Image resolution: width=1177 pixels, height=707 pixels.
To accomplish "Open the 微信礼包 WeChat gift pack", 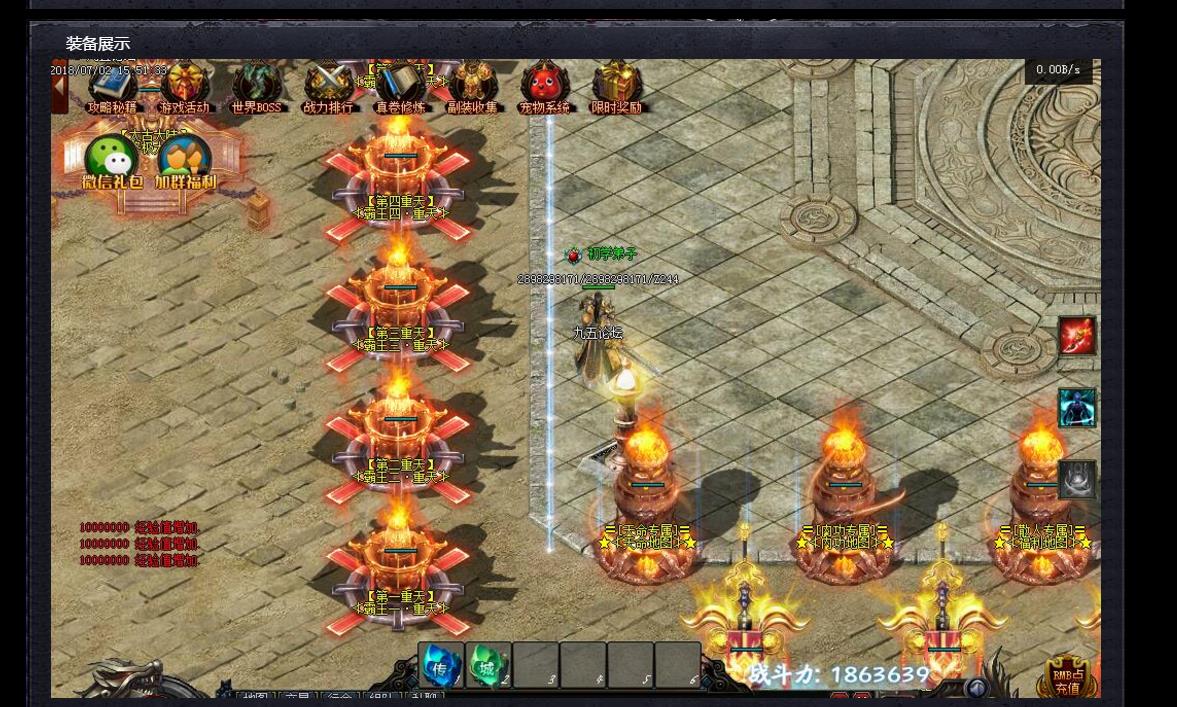I will [111, 161].
